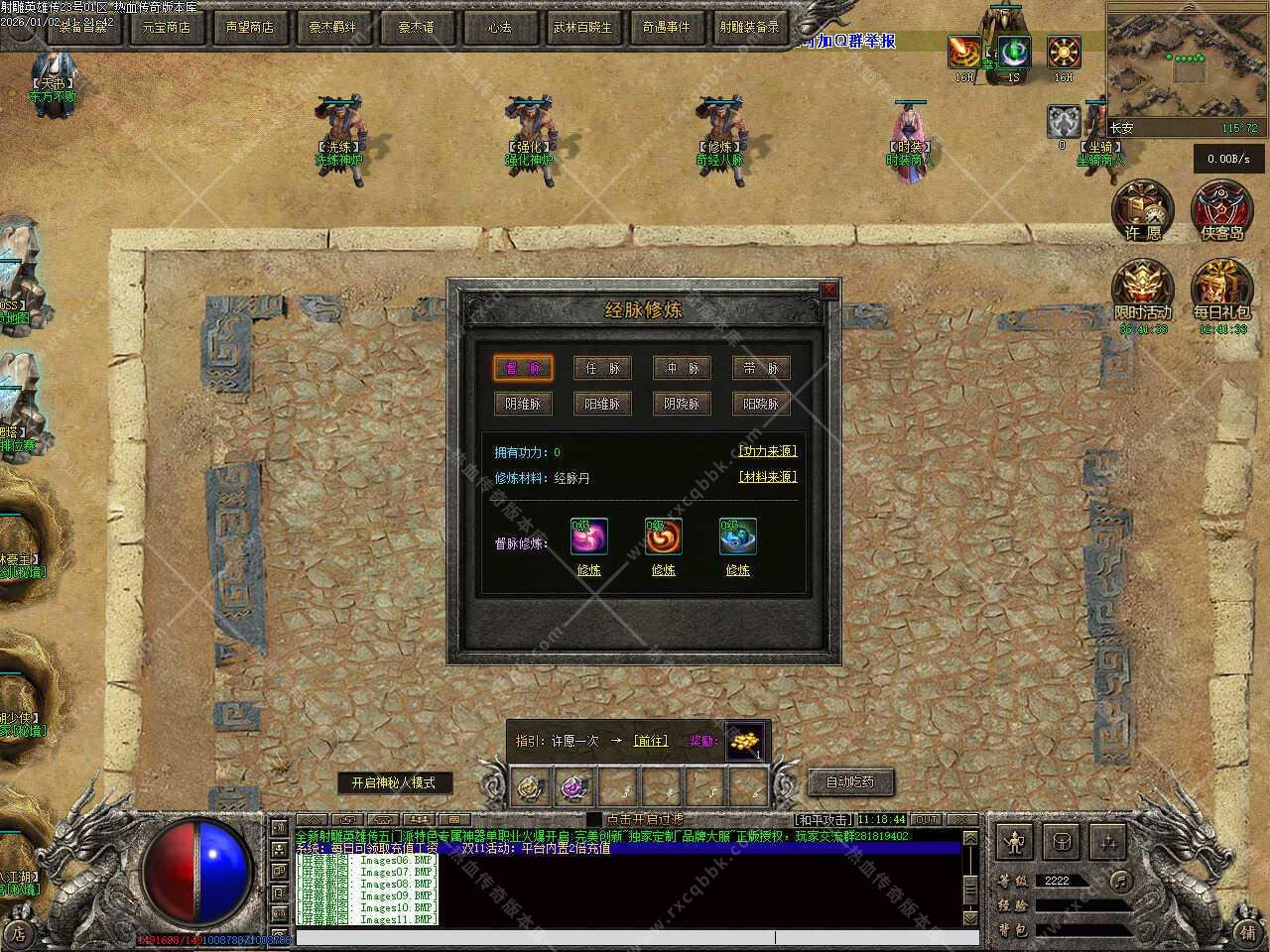1270x952 pixels.
Task: Open the 材料来源 link
Action: click(767, 477)
